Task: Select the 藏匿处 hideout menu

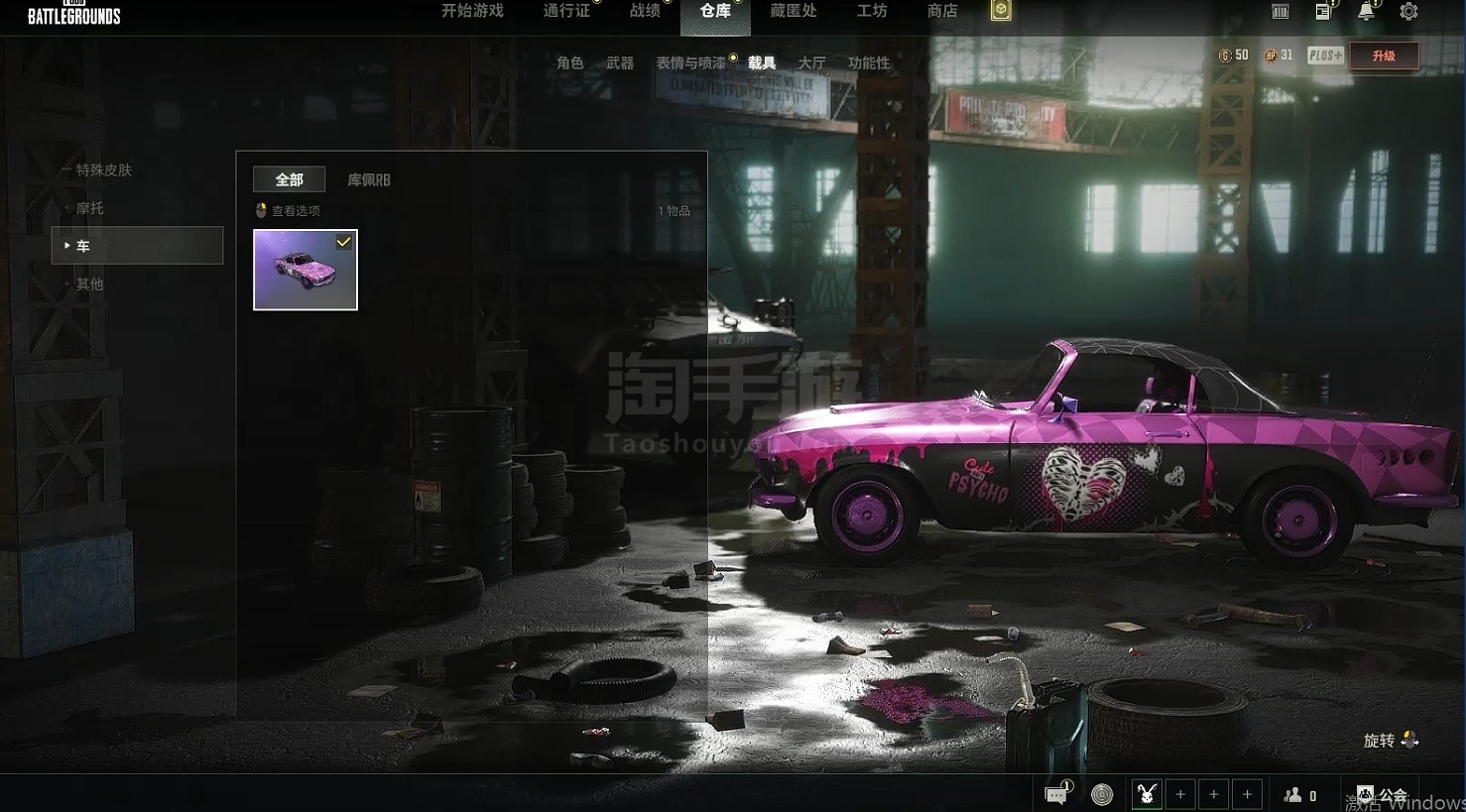Action: [x=793, y=11]
